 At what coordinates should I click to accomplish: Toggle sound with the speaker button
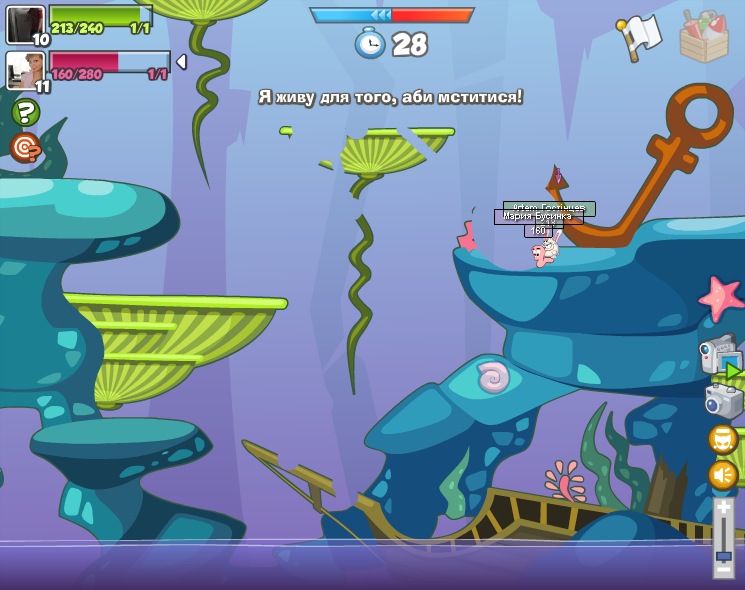tap(723, 474)
